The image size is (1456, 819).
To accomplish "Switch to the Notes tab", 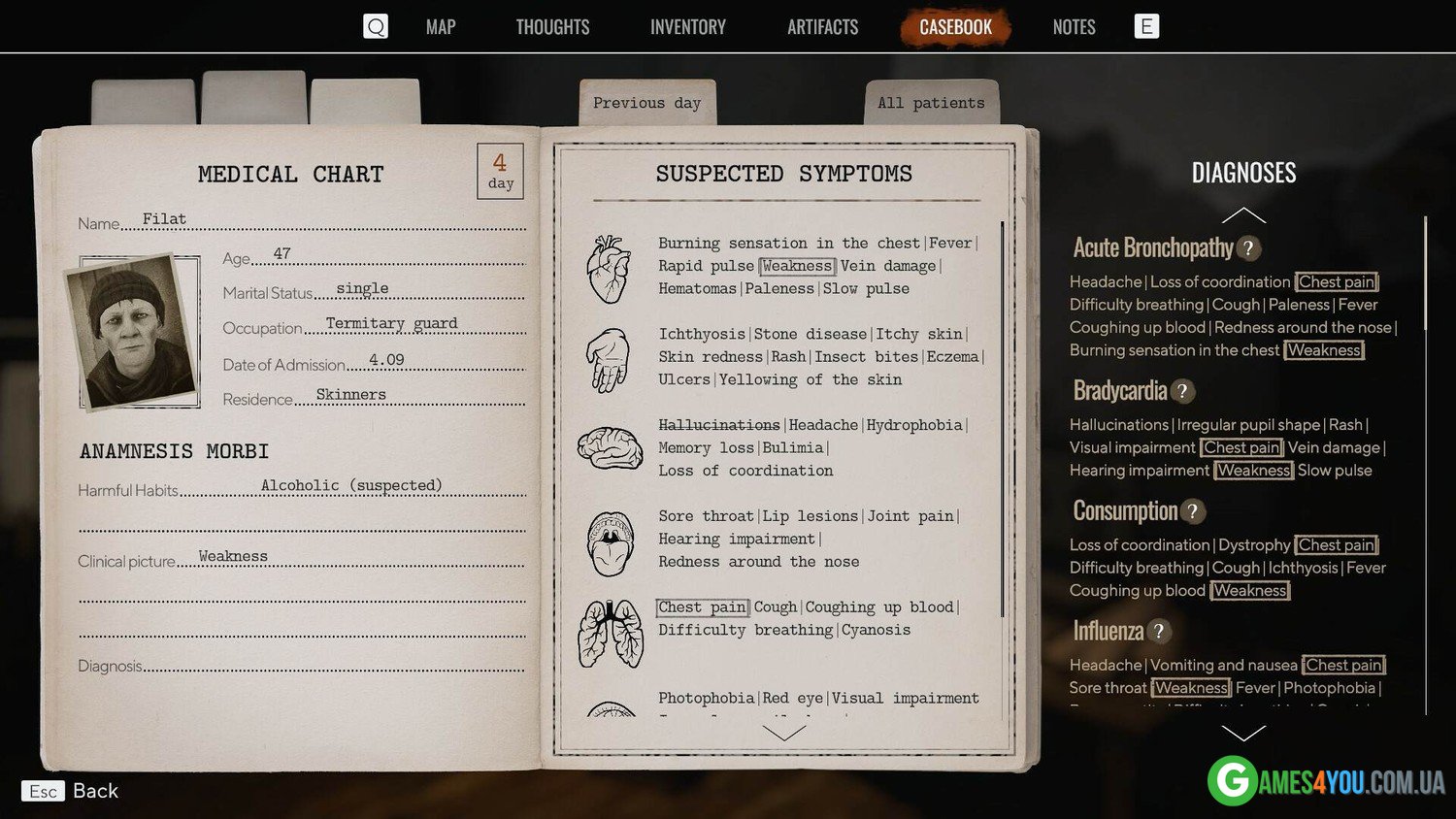I will tap(1074, 27).
